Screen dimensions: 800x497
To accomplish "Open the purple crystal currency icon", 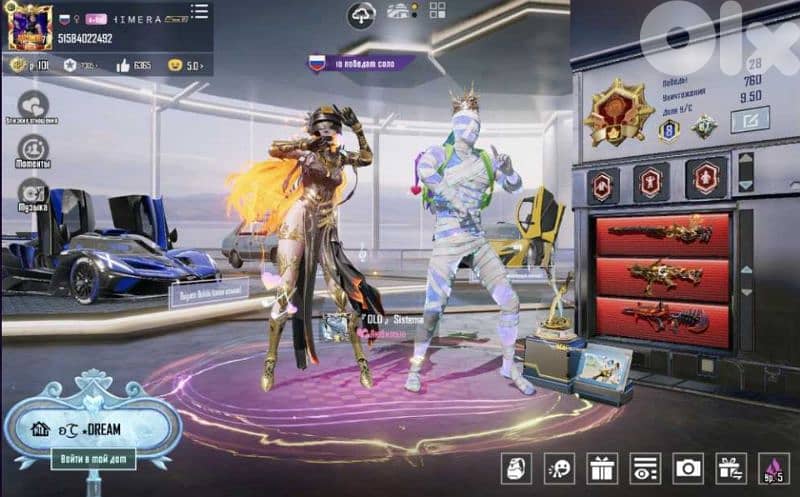I will tap(773, 467).
